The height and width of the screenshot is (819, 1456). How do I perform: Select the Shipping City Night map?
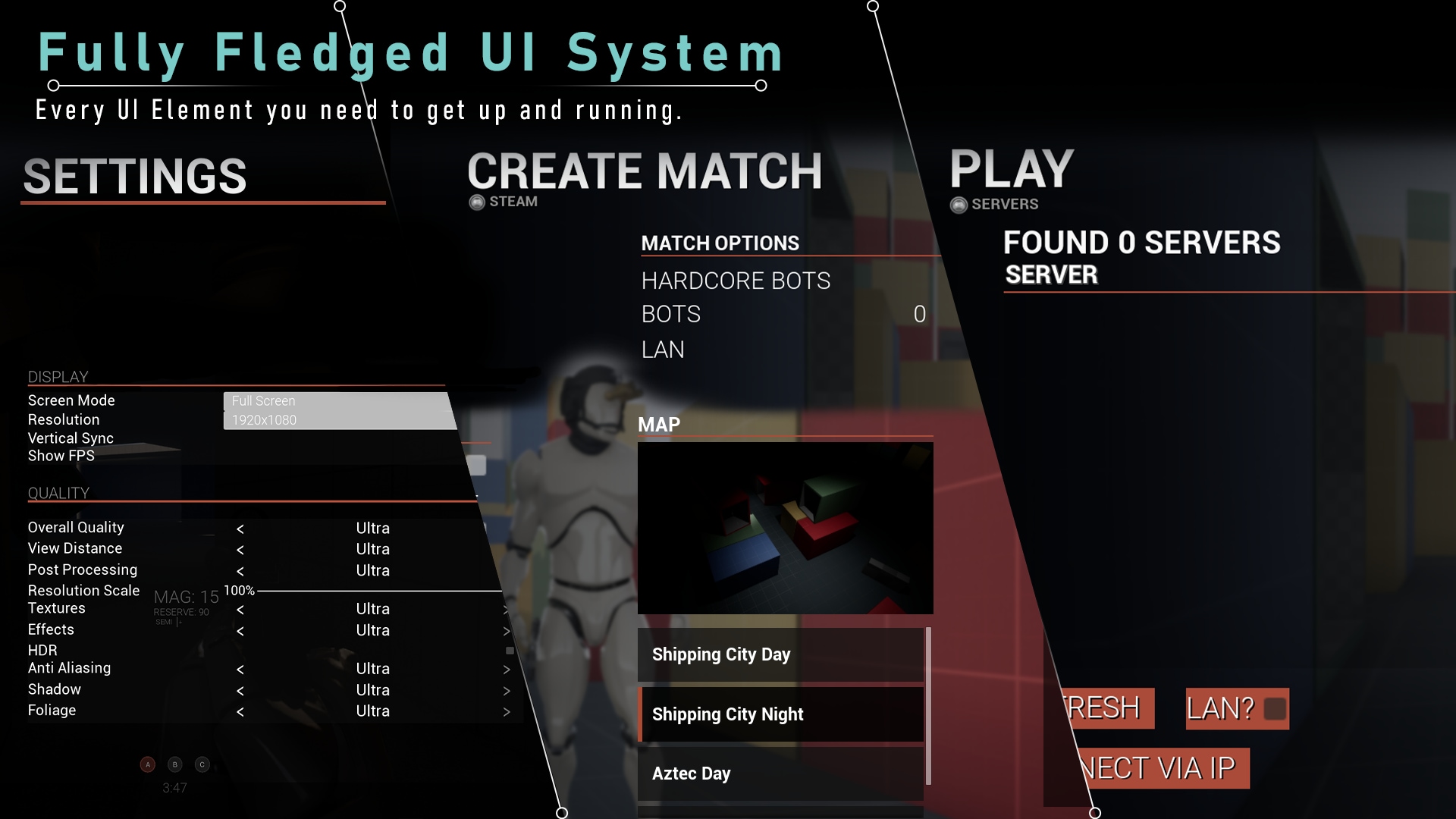[x=782, y=714]
